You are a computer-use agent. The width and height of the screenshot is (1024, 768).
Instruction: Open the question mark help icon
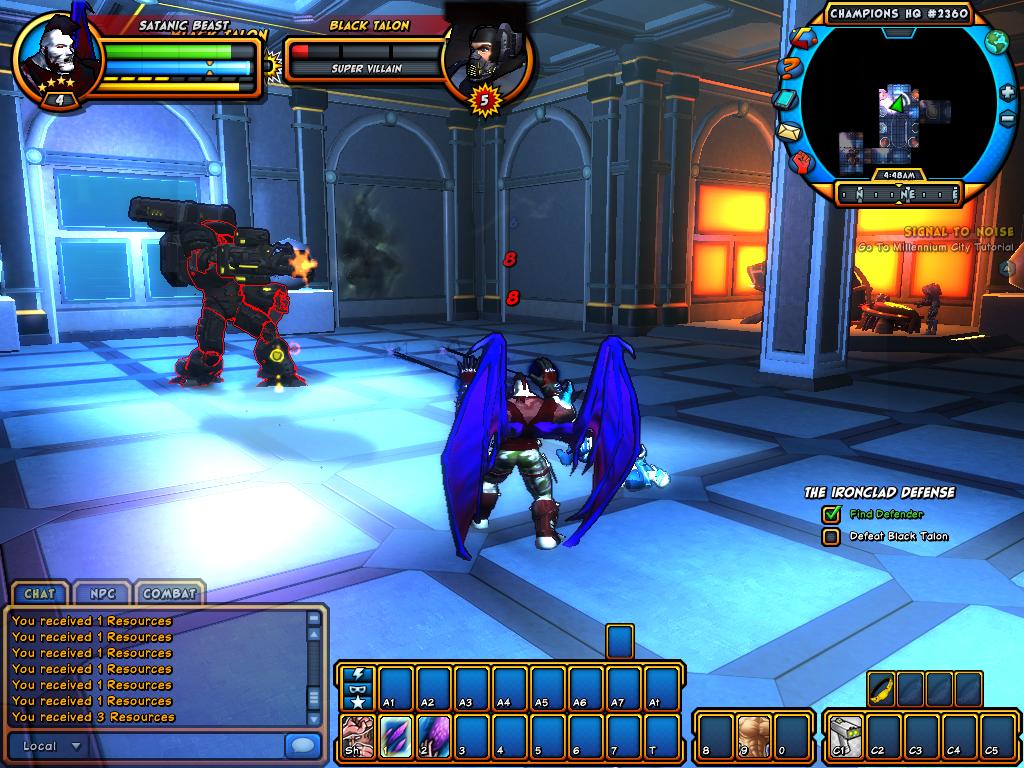[789, 69]
